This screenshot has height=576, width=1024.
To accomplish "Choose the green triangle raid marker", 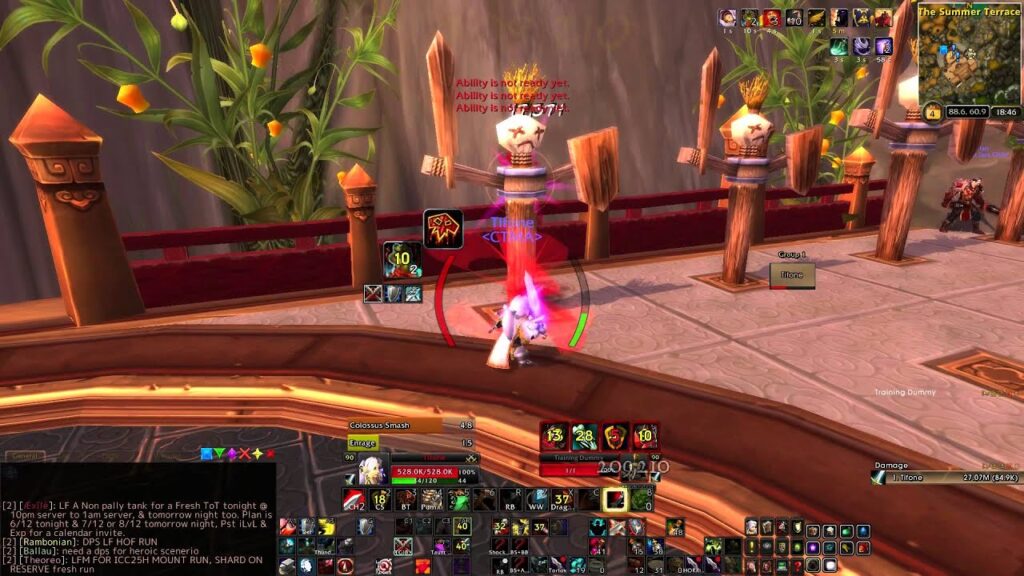I will point(220,454).
